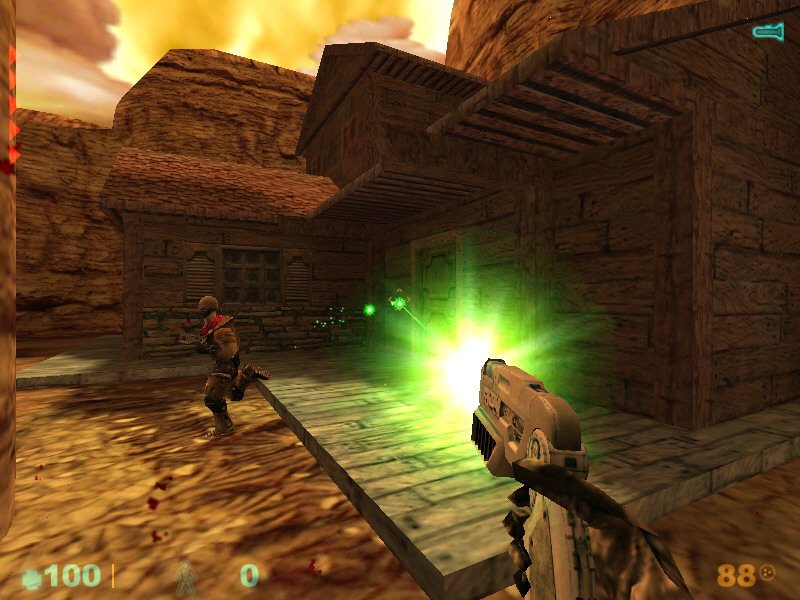Click the flashlight icon in the HUD

click(767, 32)
